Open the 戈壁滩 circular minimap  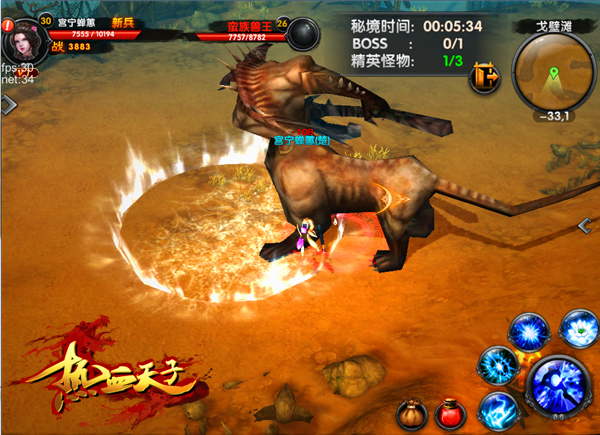[x=552, y=74]
